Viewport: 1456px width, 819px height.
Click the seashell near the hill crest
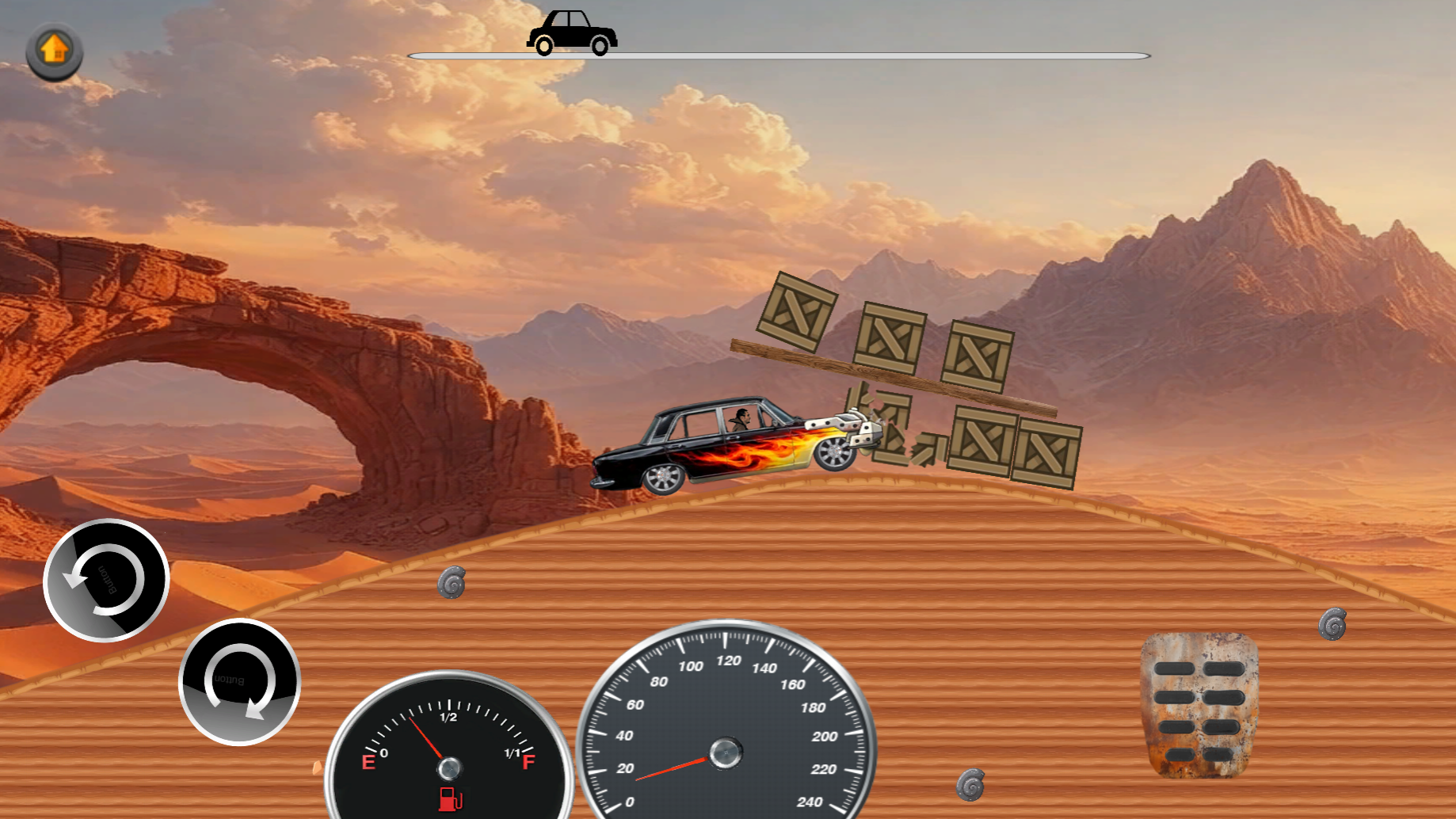(x=452, y=584)
